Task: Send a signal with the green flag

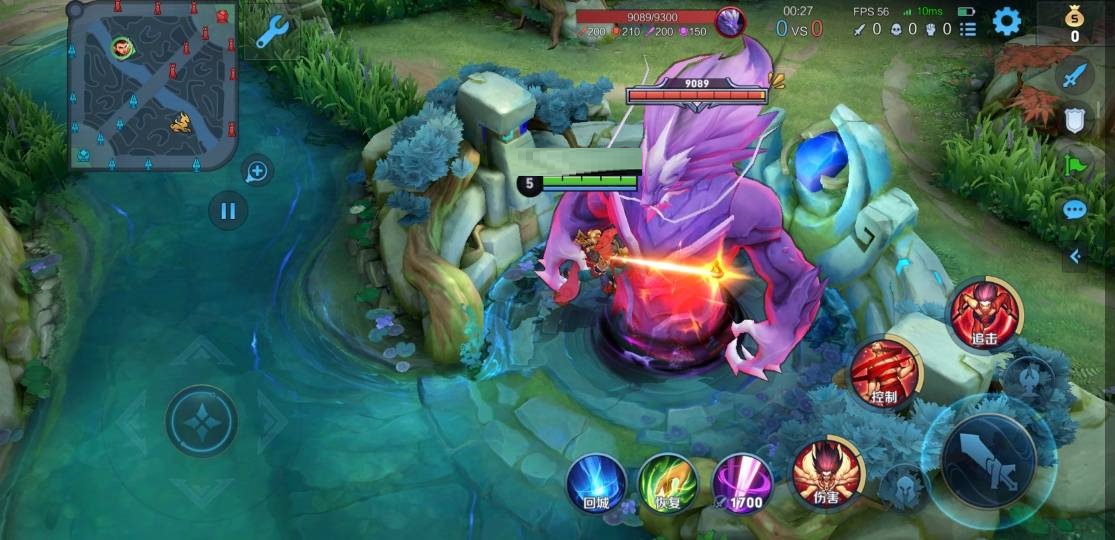Action: pyautogui.click(x=1074, y=165)
